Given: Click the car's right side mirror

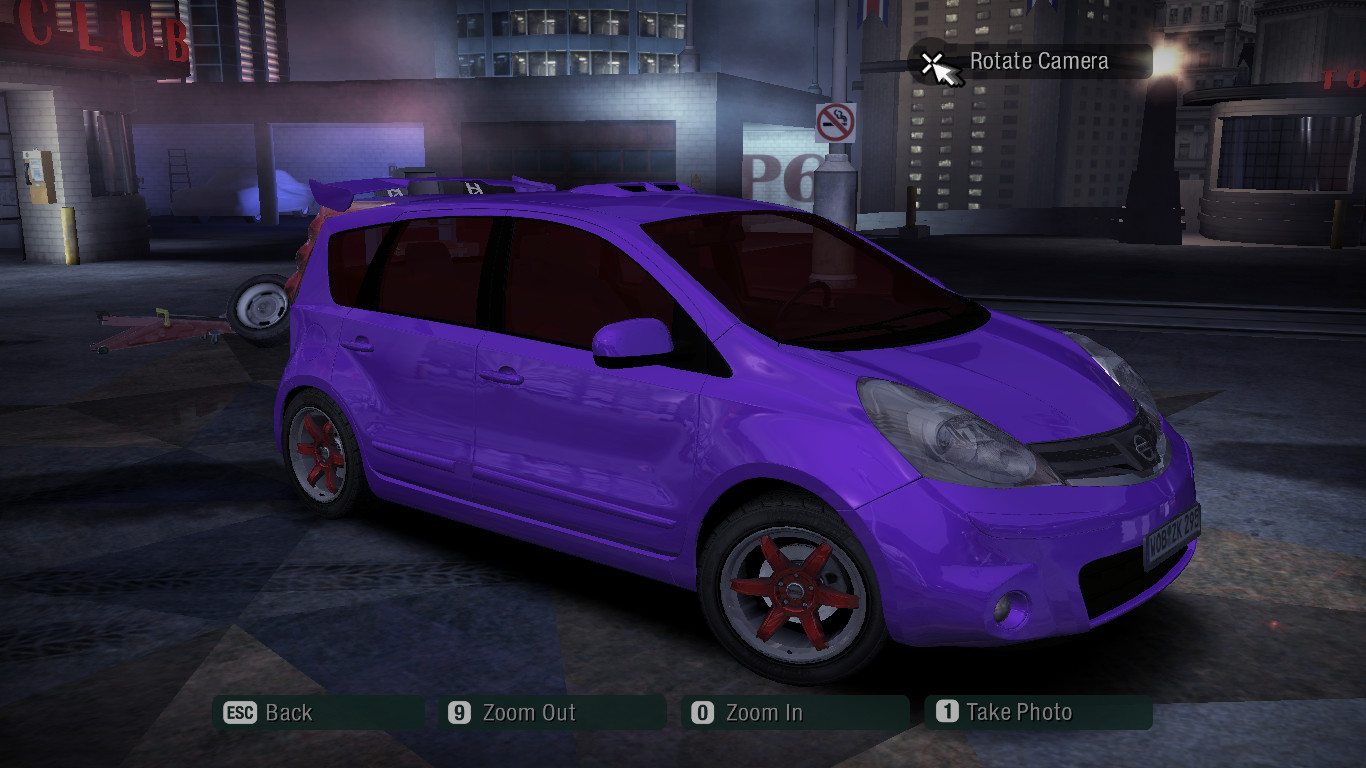Looking at the screenshot, I should pos(633,339).
